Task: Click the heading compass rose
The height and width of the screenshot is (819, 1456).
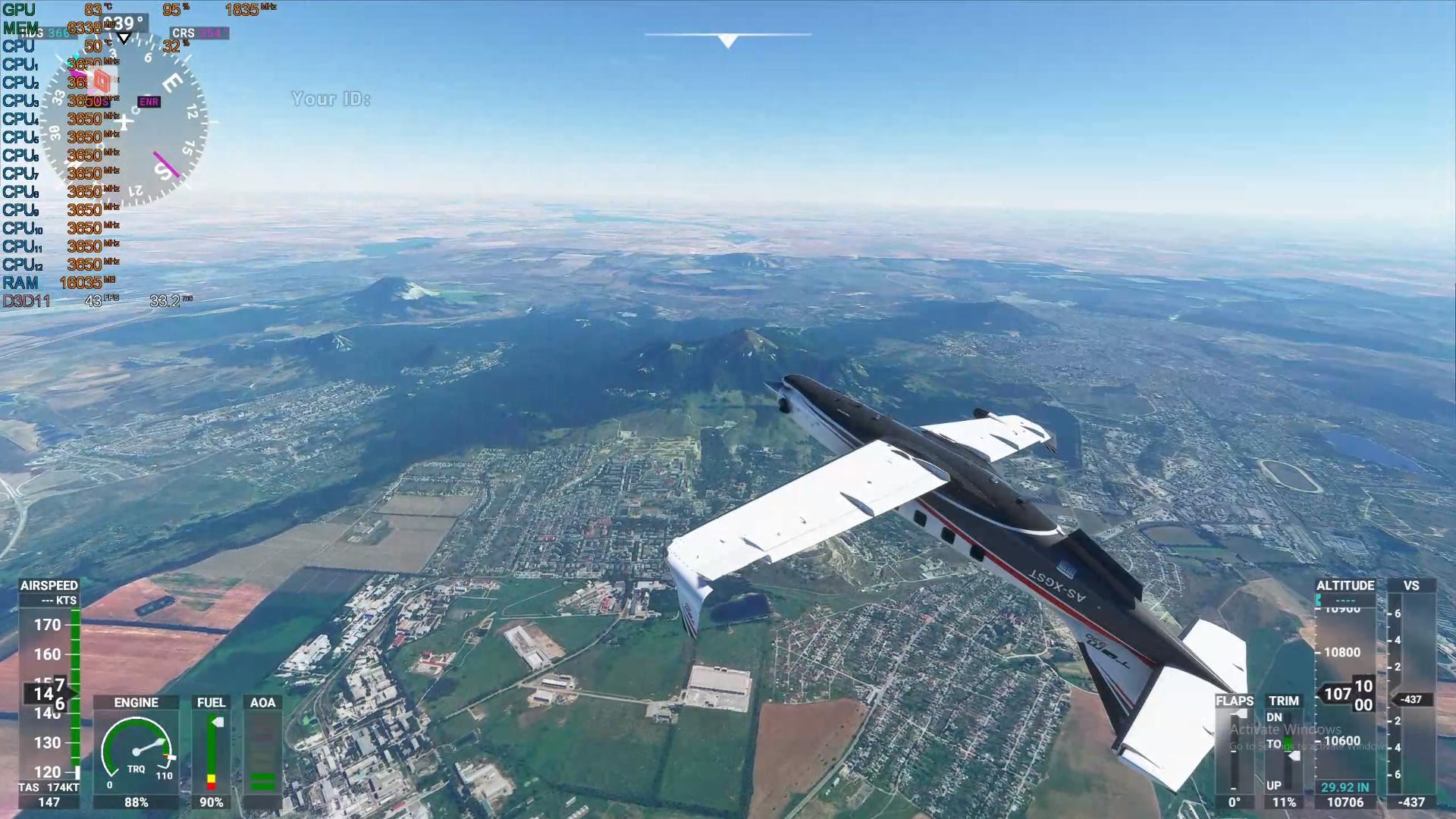Action: coord(123,121)
